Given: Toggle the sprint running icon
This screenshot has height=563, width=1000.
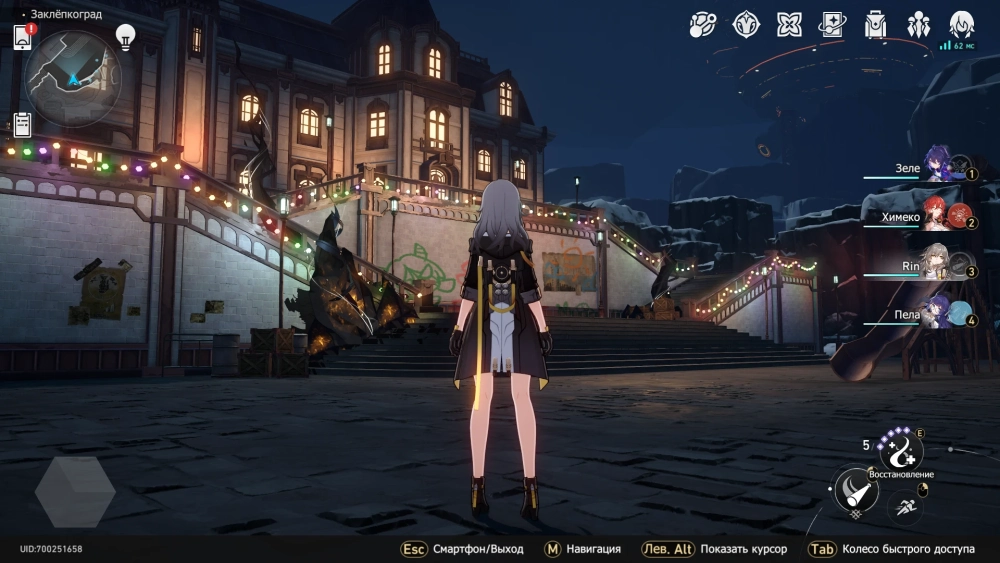Looking at the screenshot, I should coord(904,506).
